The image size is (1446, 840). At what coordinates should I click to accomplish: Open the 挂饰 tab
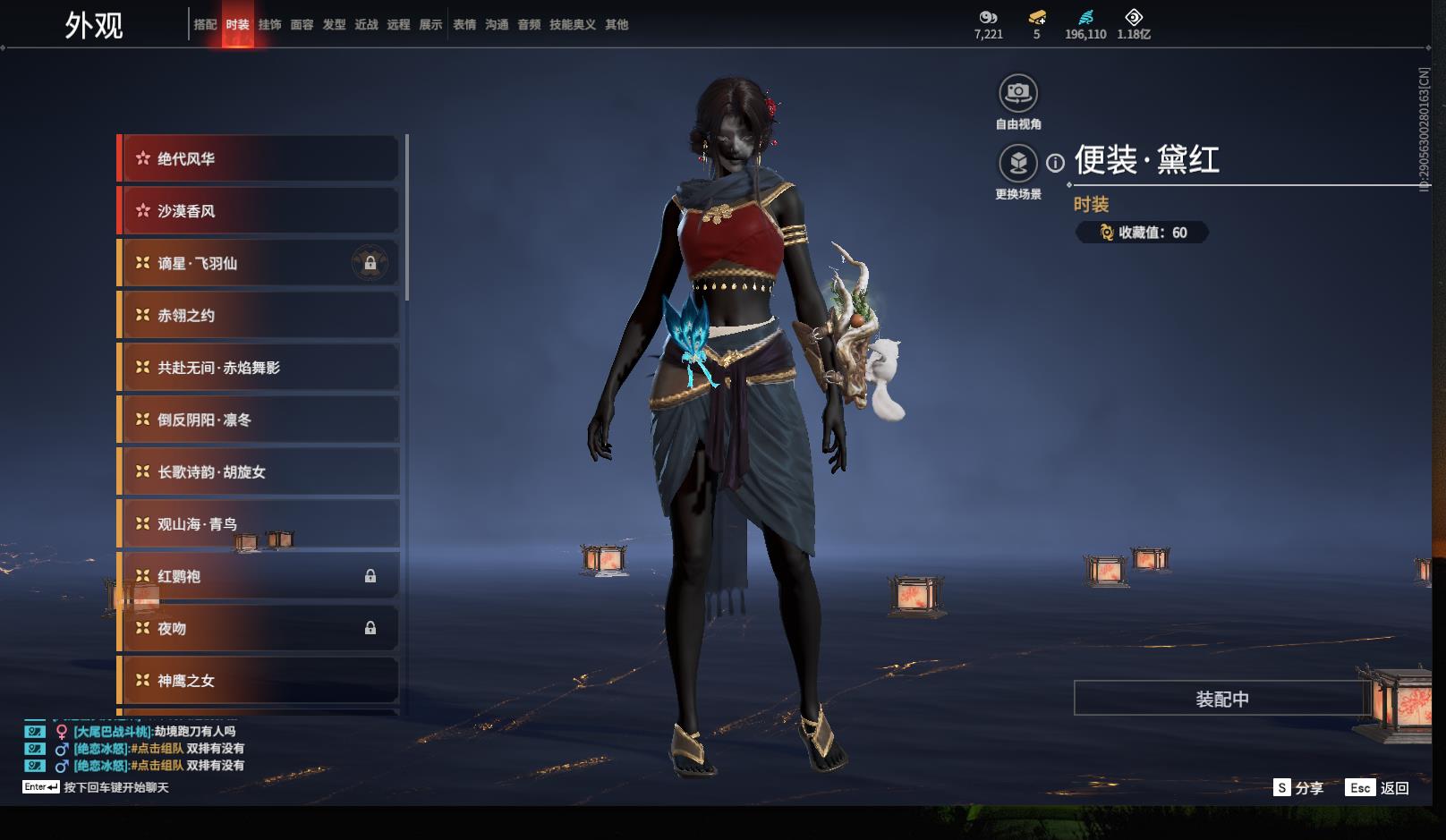(269, 25)
